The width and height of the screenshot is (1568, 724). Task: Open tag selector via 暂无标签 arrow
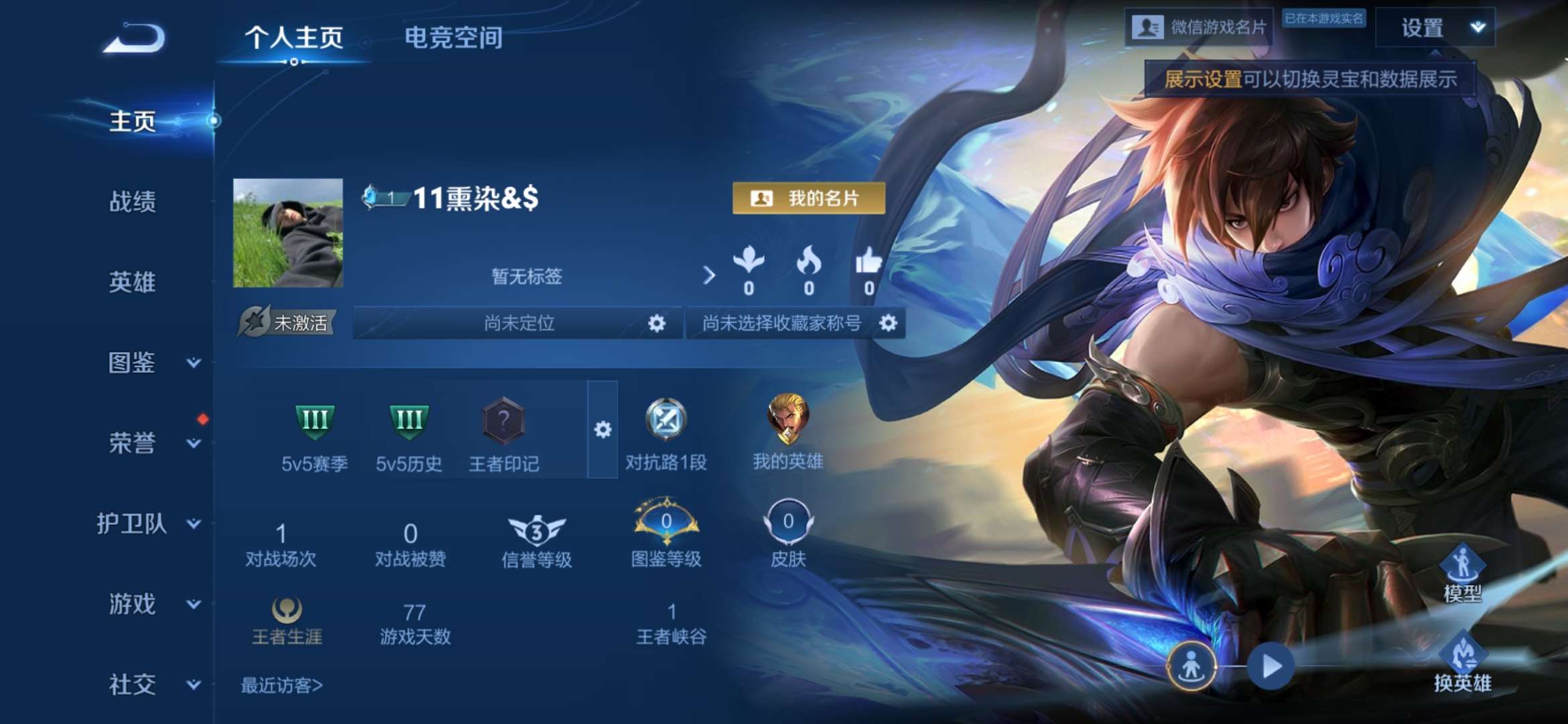[x=708, y=276]
